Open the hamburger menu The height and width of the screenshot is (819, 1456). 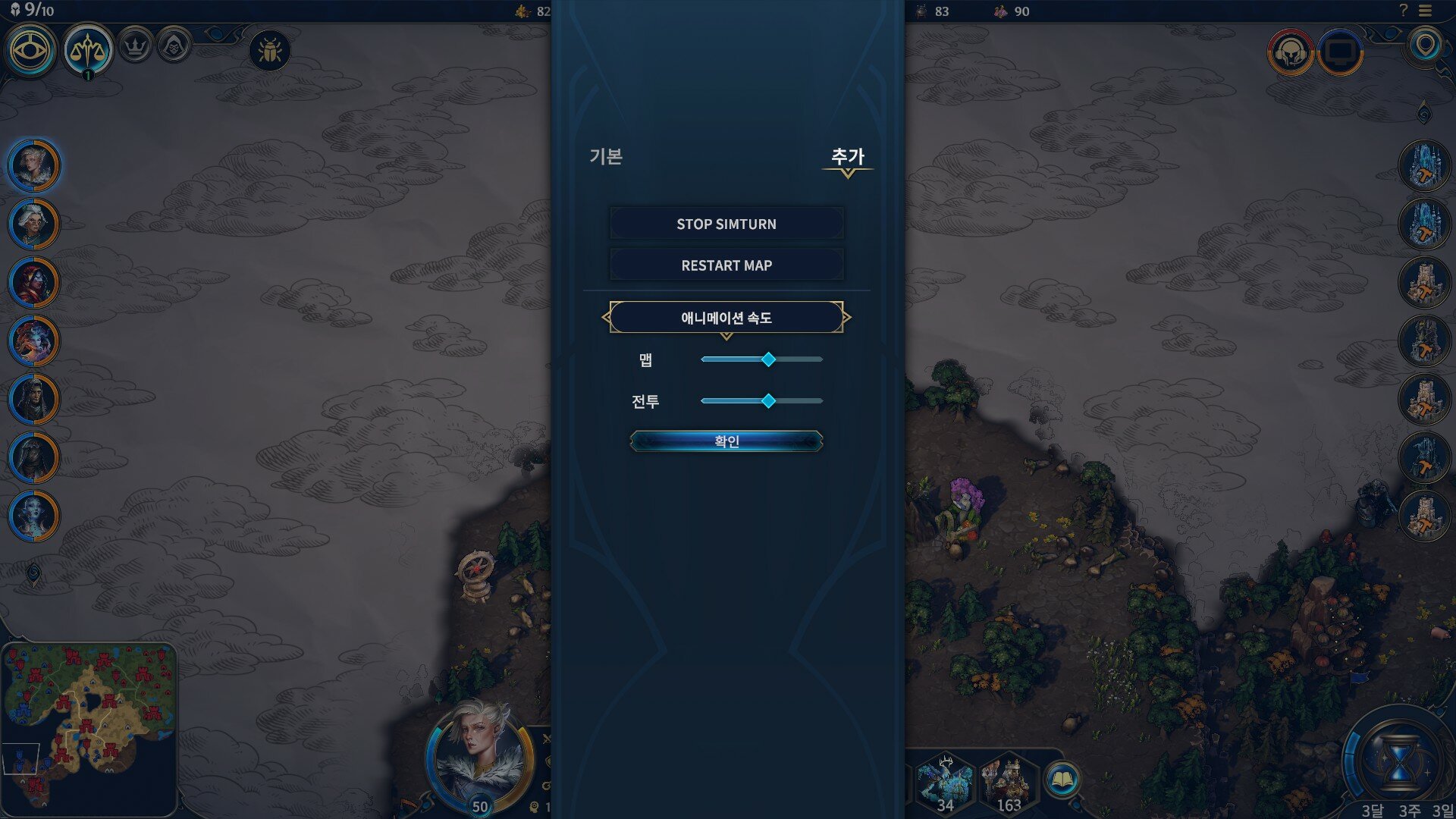1426,11
